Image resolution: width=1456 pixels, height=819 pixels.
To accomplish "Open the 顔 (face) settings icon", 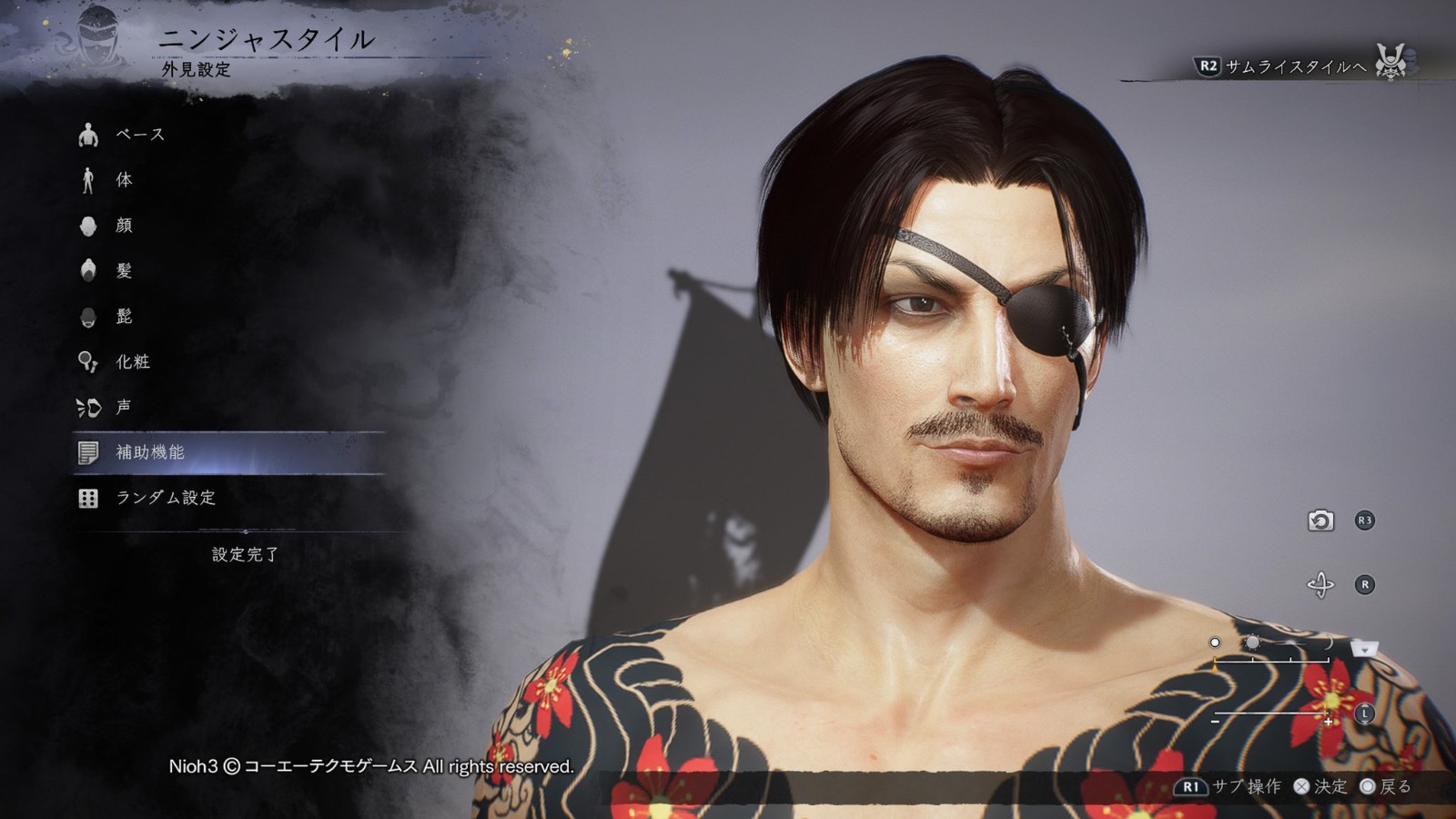I will click(x=88, y=225).
